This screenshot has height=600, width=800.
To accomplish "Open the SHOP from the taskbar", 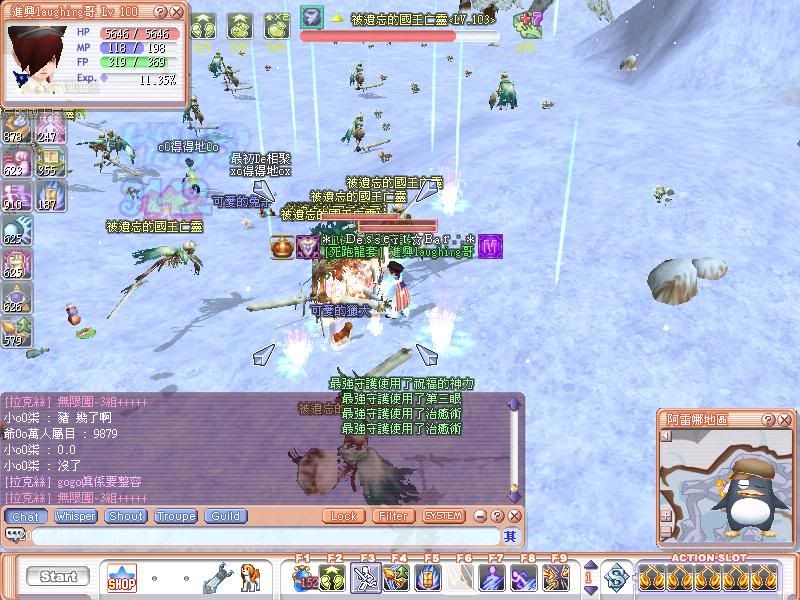I will click(122, 578).
